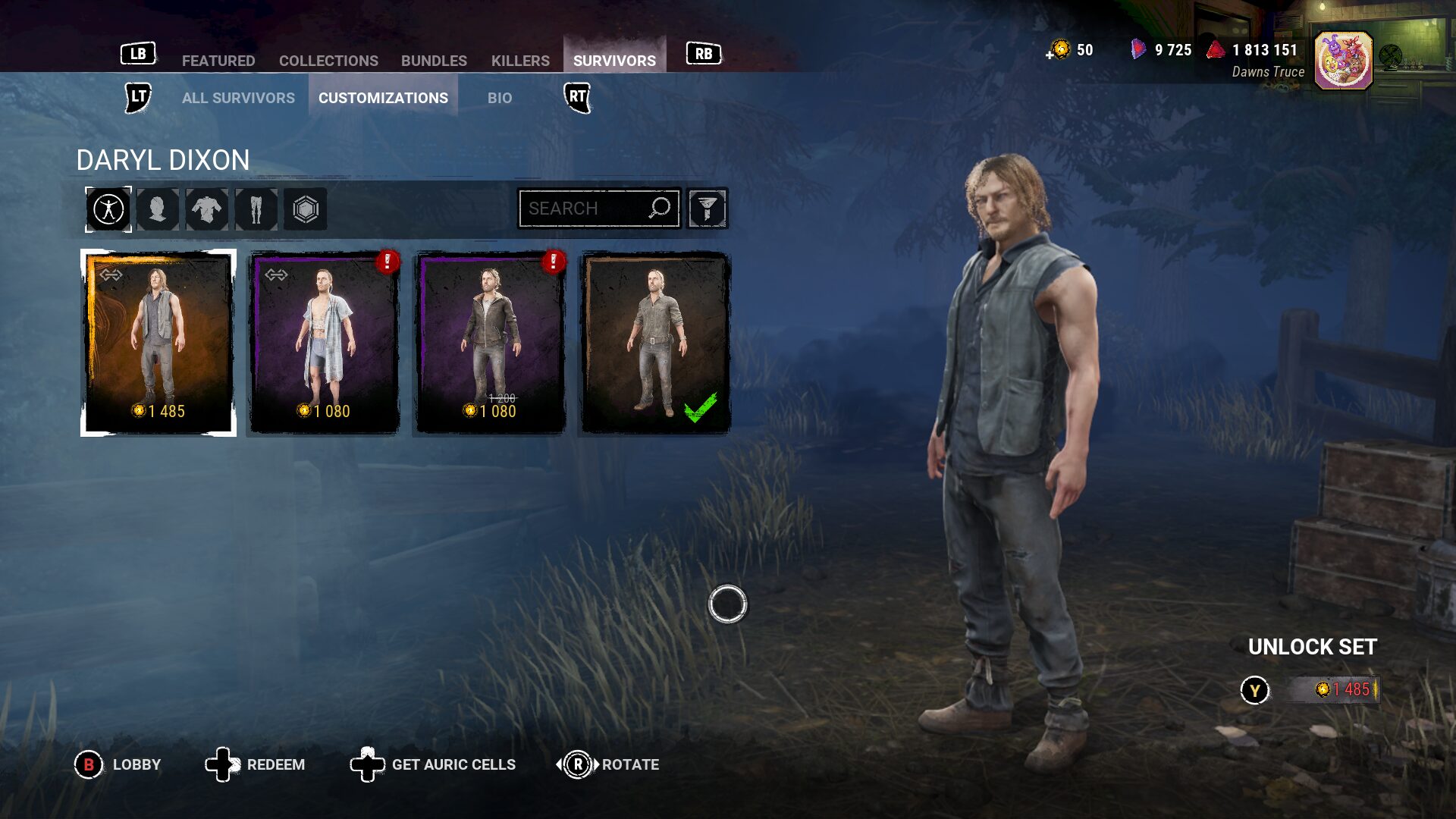The width and height of the screenshot is (1456, 819).
Task: Pick the discounted dark jacket outfit
Action: click(x=490, y=343)
